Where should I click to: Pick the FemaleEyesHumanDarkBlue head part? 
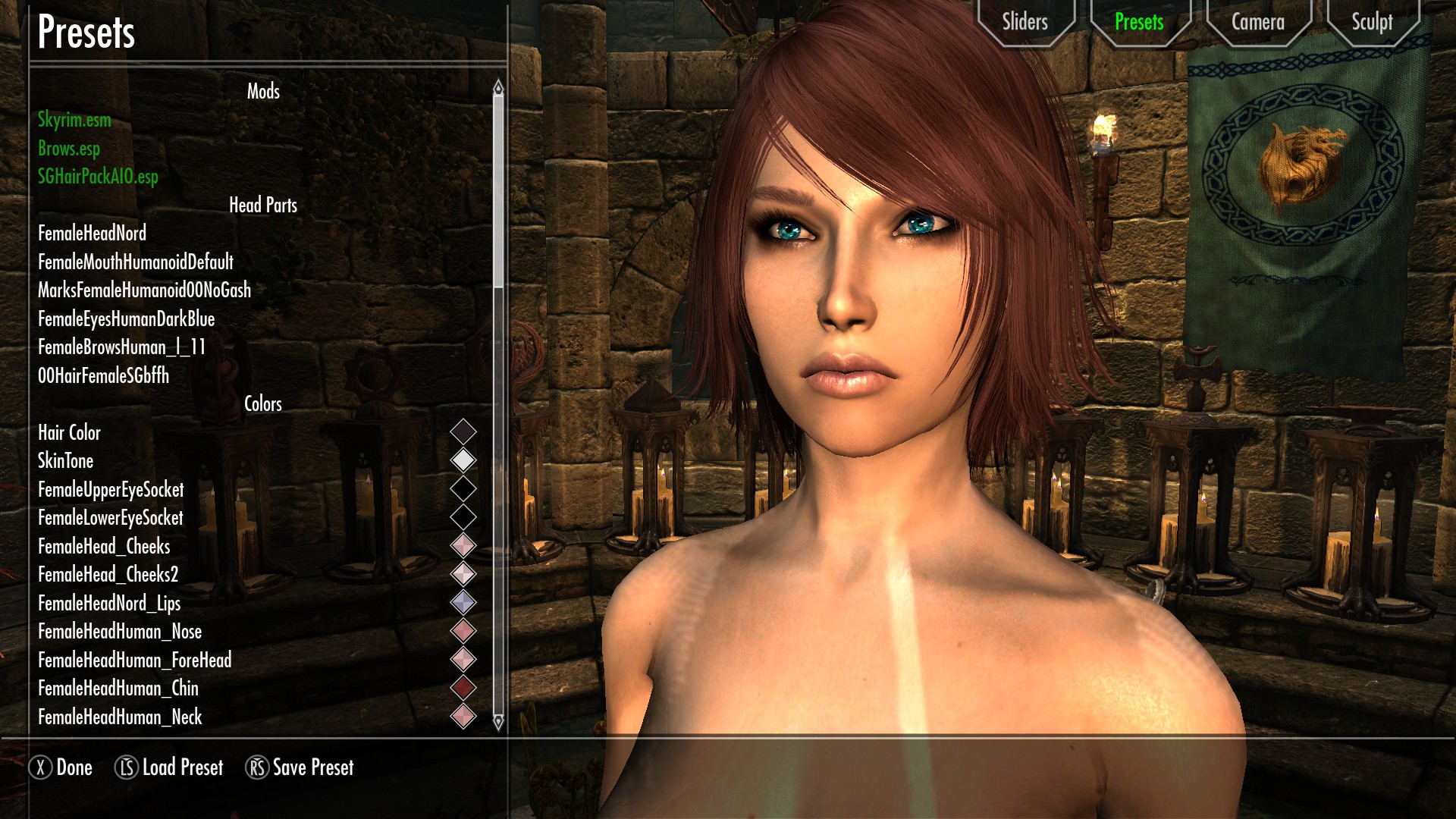click(x=126, y=319)
